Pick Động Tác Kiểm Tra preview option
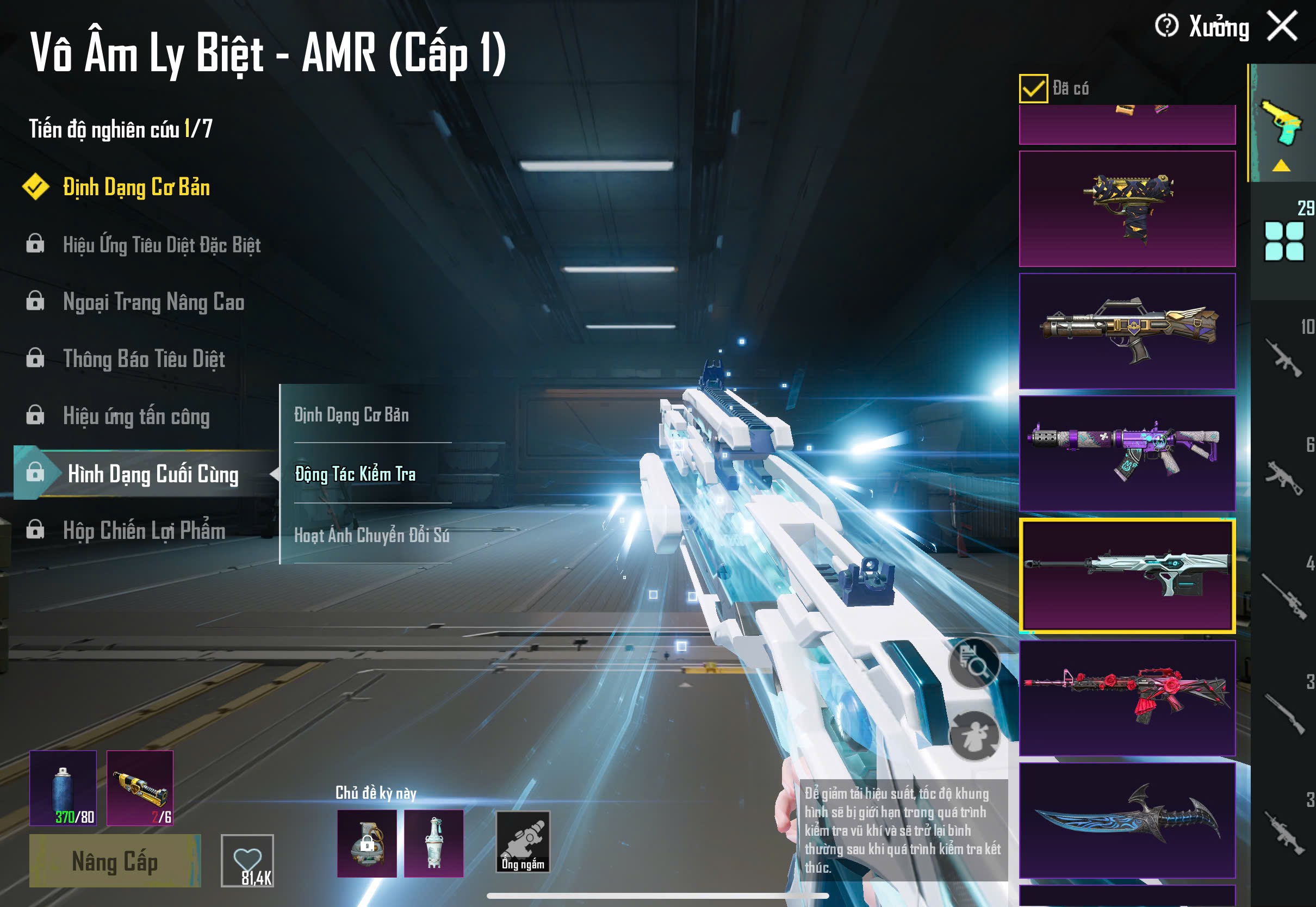1316x907 pixels. tap(356, 474)
